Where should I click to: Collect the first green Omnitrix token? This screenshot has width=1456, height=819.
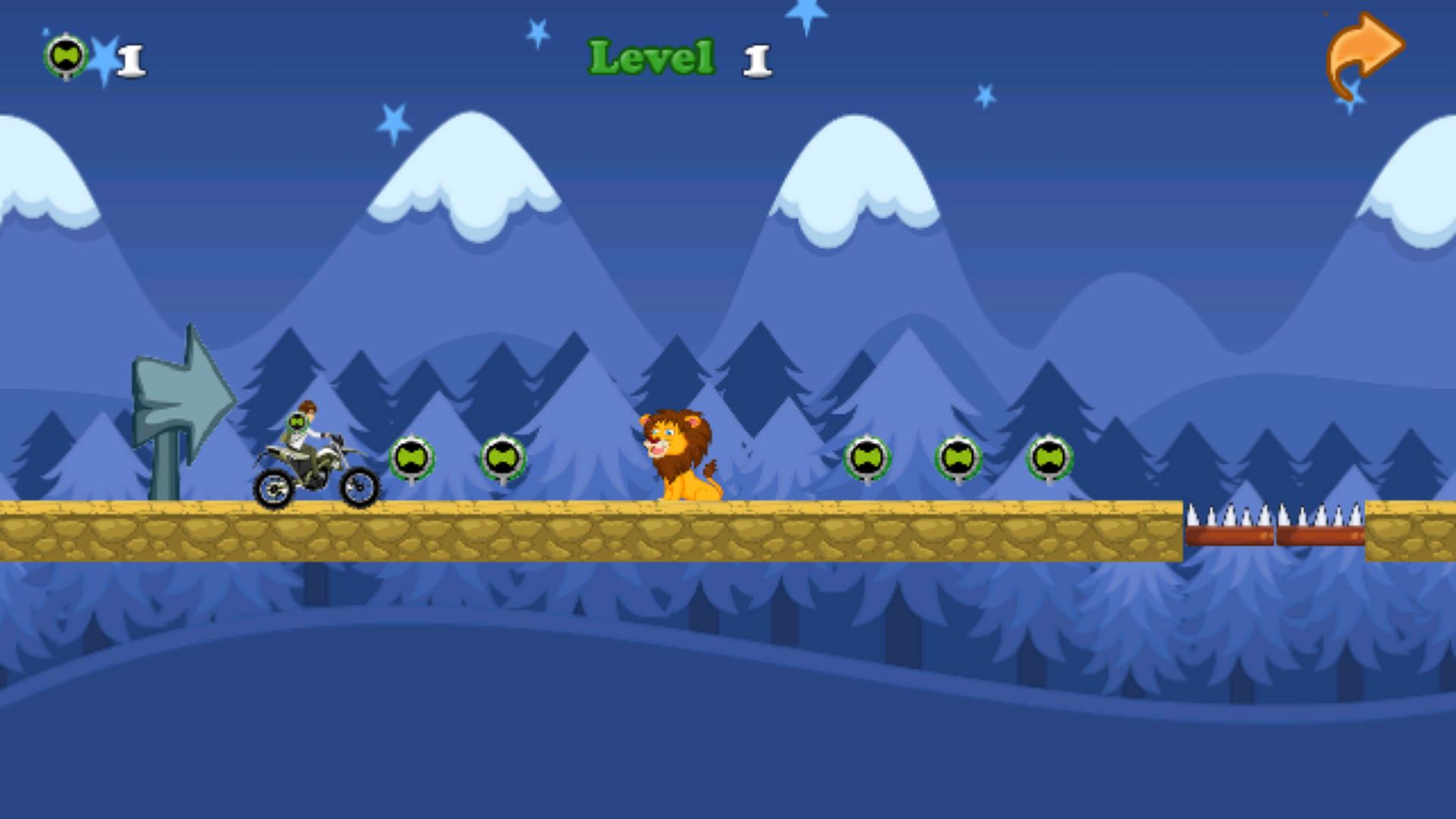pos(413,457)
